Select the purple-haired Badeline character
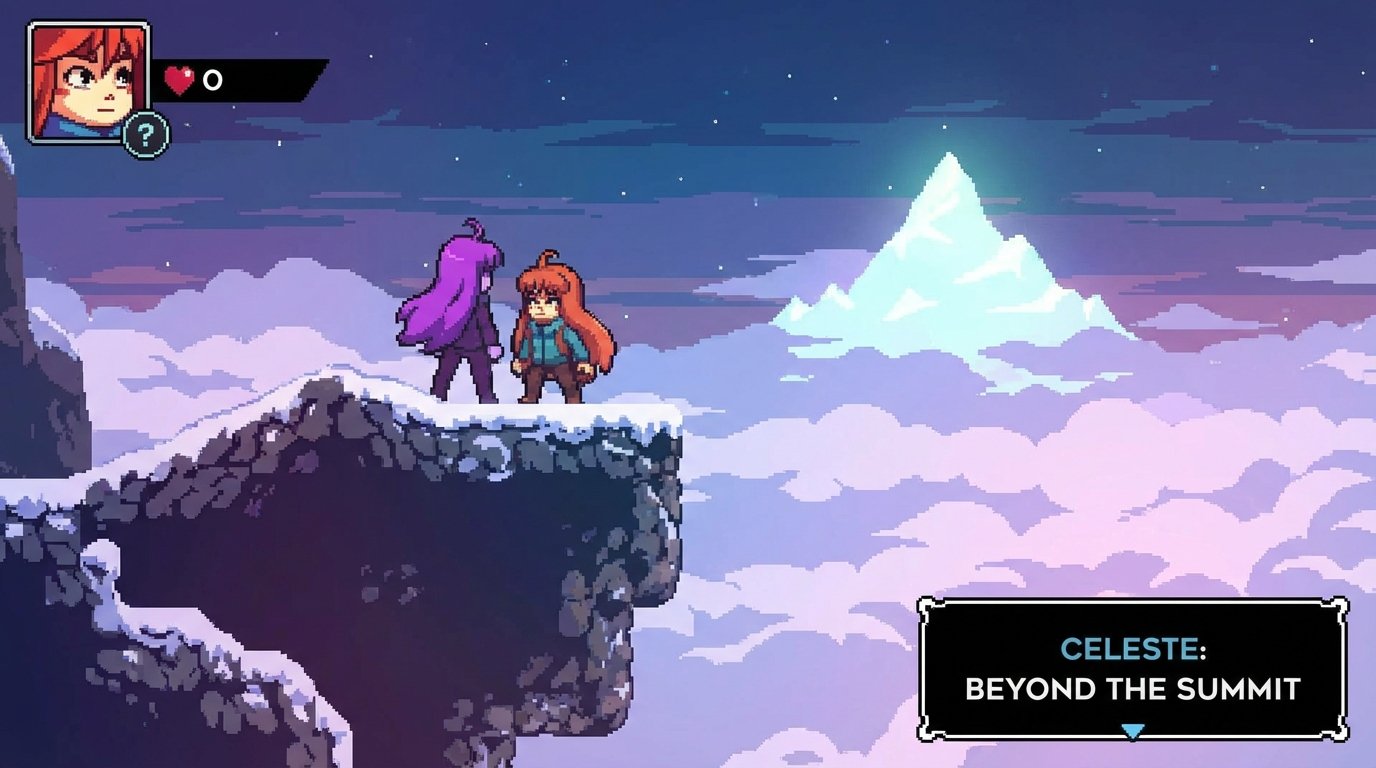 click(x=458, y=310)
